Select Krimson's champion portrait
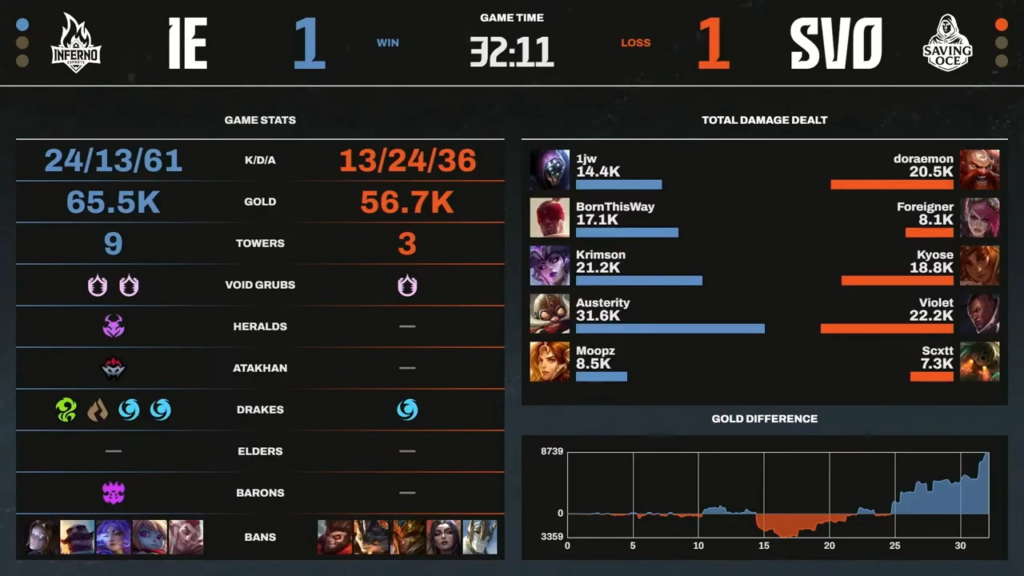 [x=550, y=265]
